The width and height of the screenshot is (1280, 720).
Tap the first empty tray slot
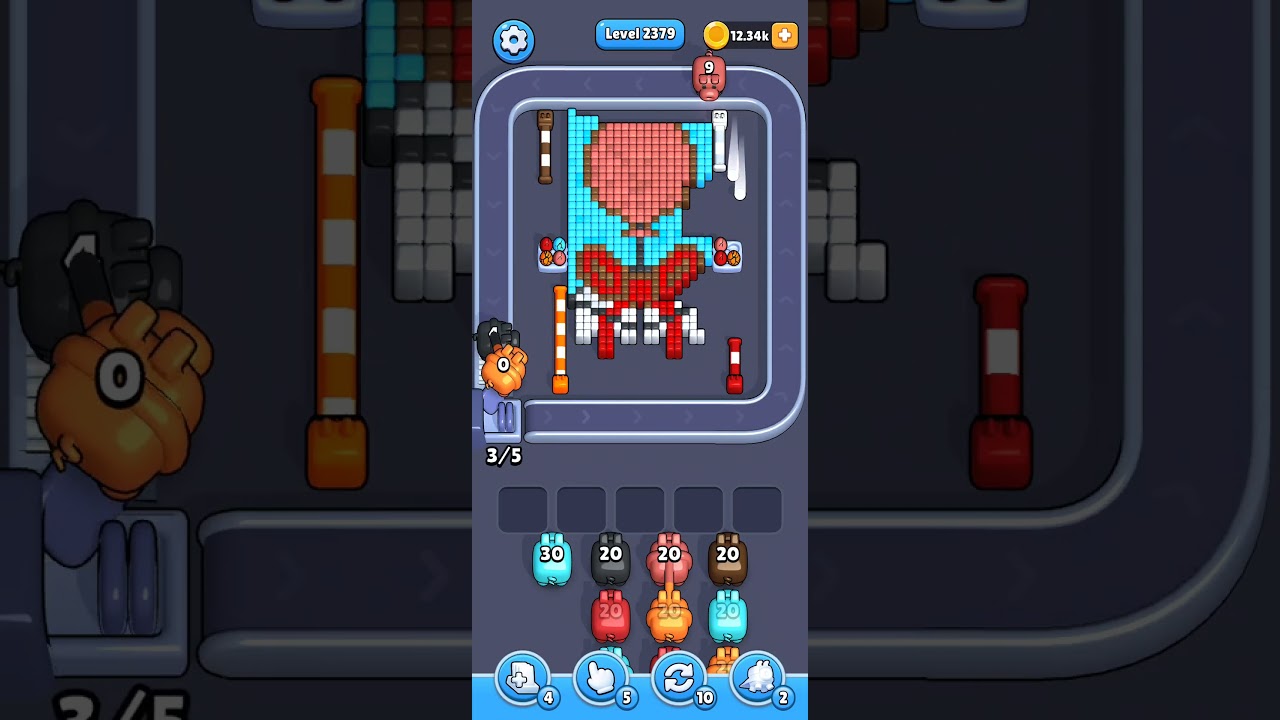click(521, 508)
